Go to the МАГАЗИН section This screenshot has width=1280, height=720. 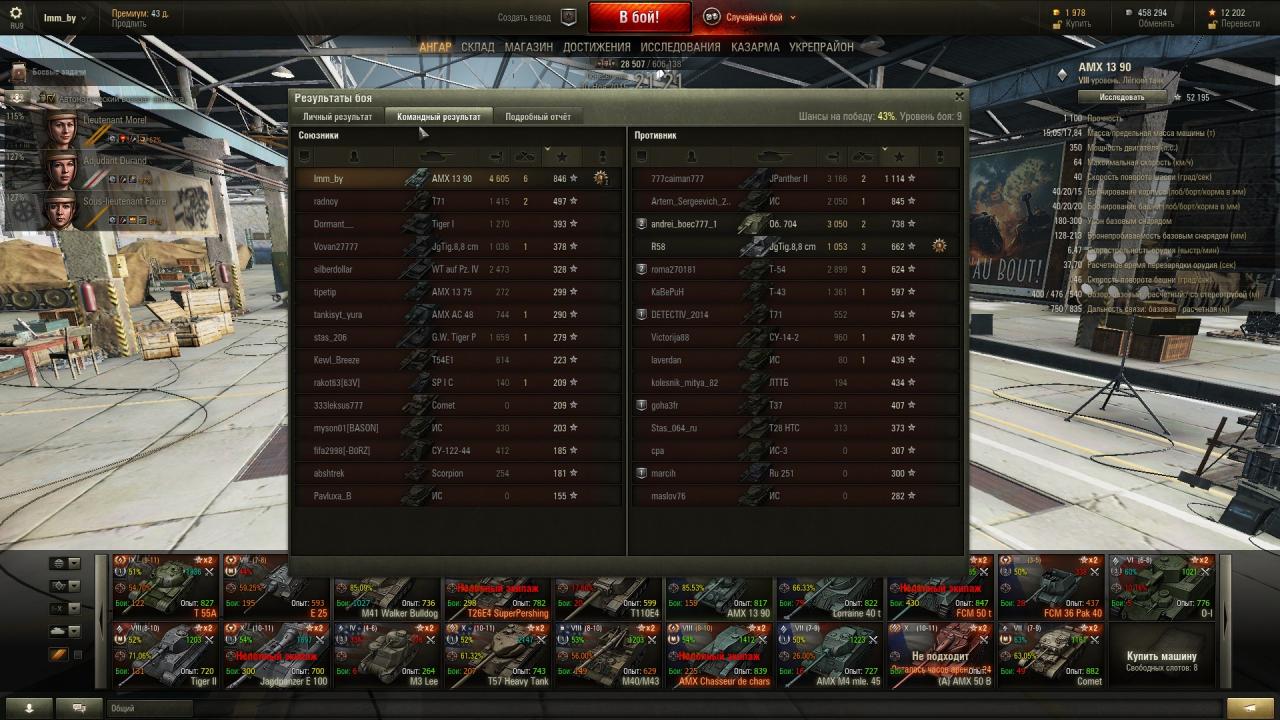[528, 47]
